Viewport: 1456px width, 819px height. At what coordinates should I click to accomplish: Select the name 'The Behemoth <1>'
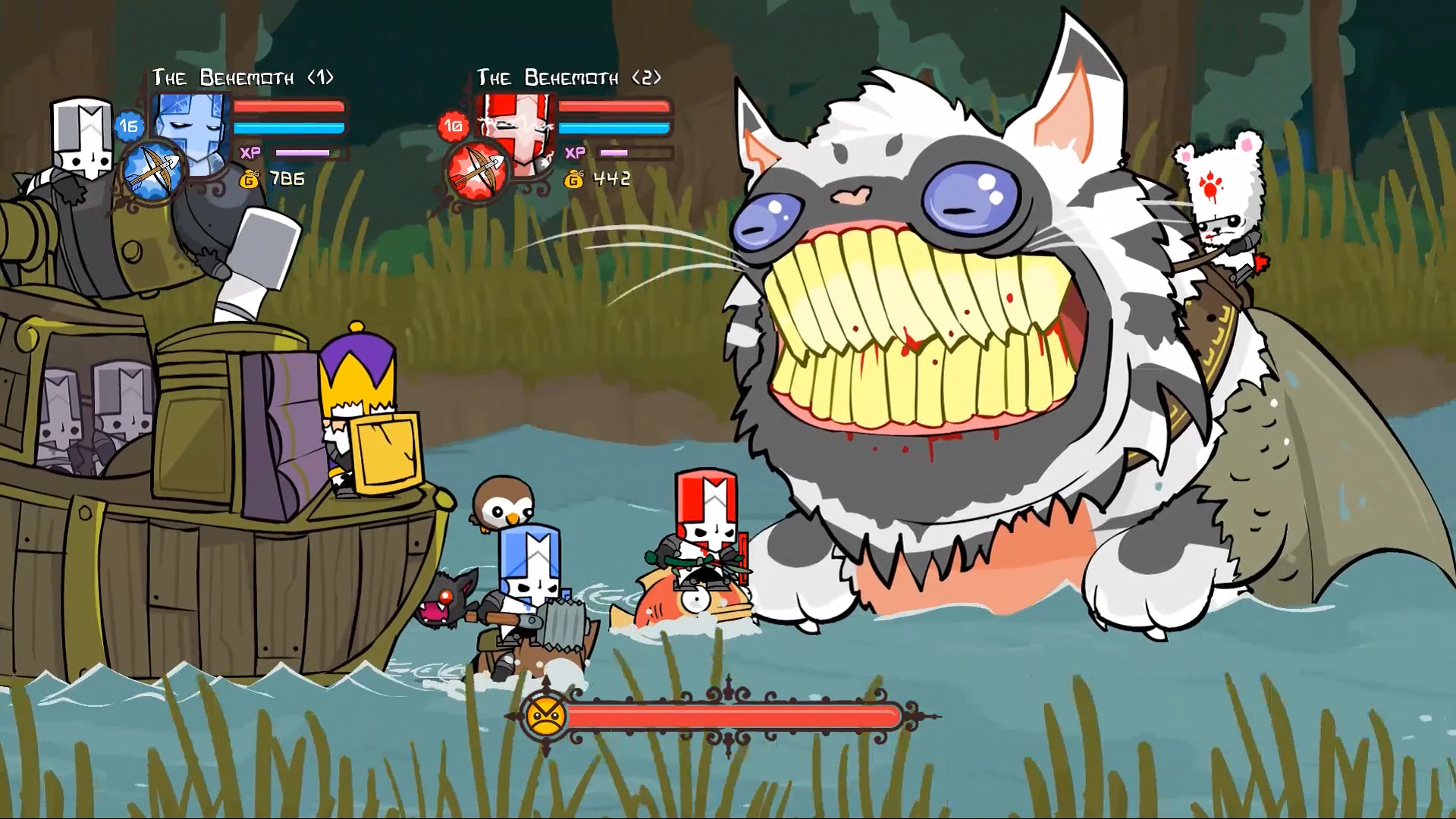243,76
